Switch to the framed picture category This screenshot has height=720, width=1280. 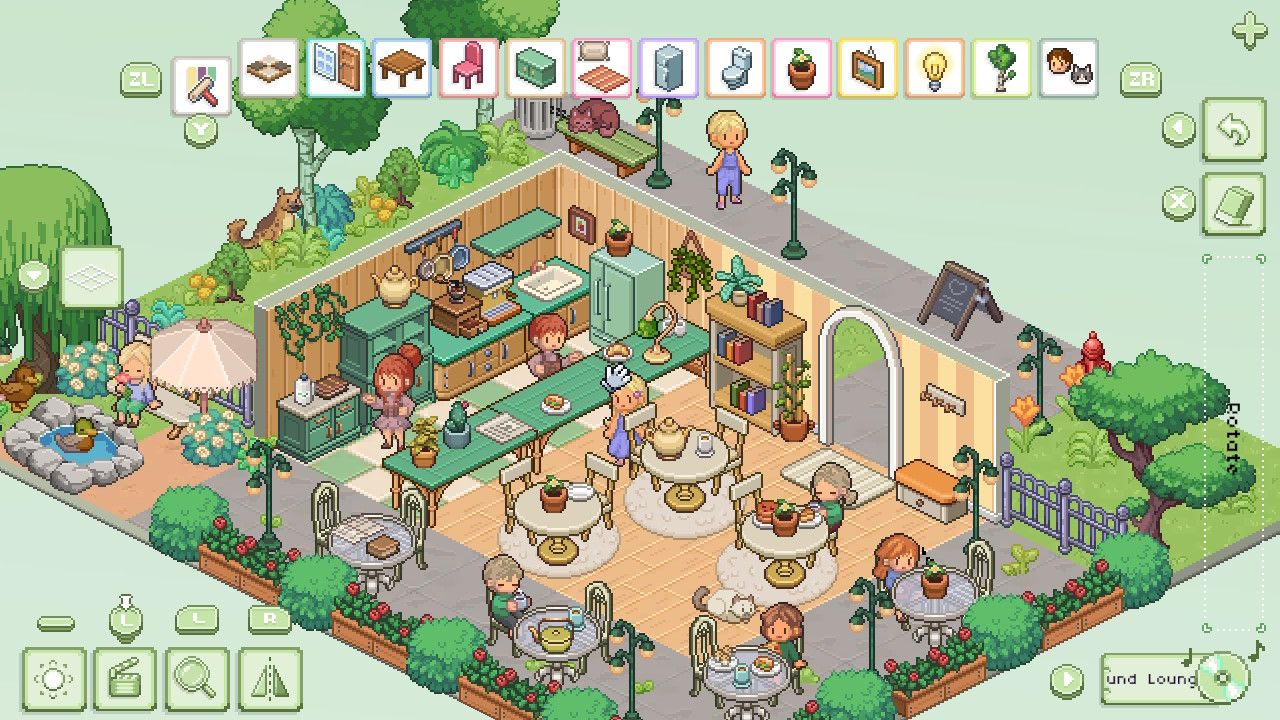867,68
